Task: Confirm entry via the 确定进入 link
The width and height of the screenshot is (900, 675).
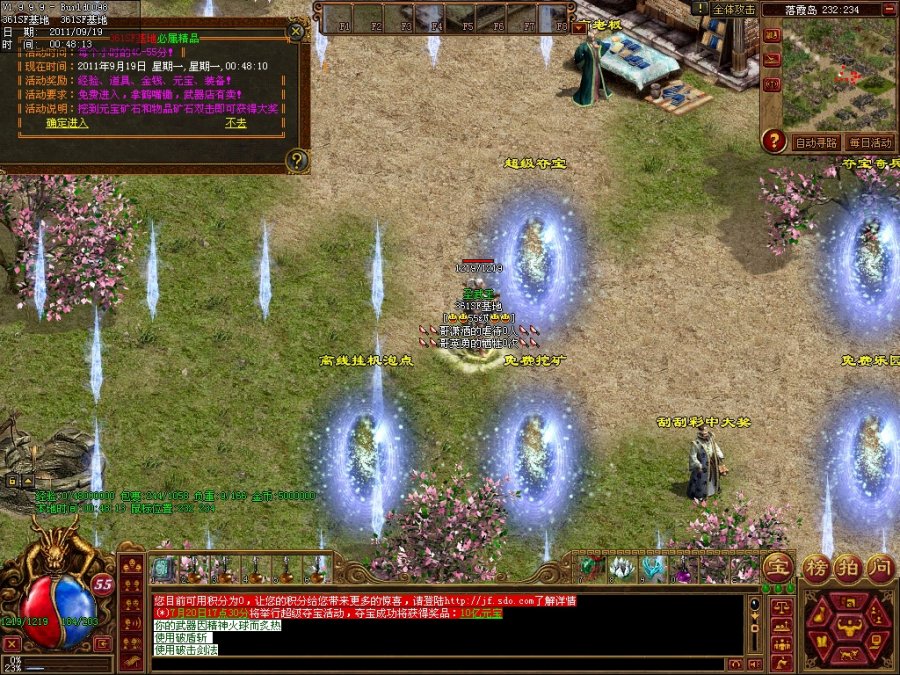Action: click(x=68, y=123)
